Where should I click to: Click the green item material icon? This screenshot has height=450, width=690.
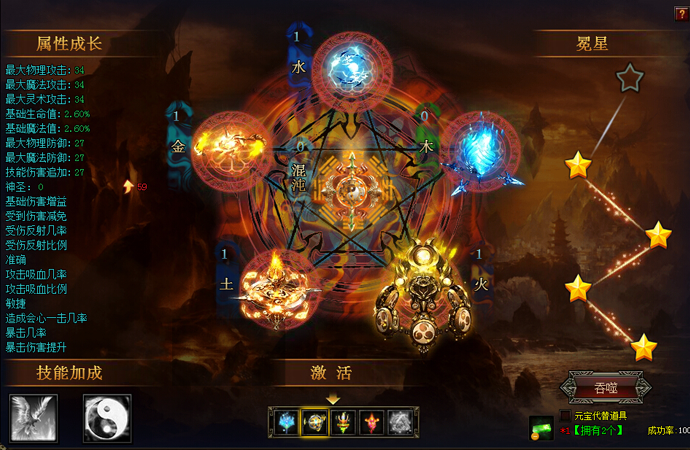[x=542, y=428]
